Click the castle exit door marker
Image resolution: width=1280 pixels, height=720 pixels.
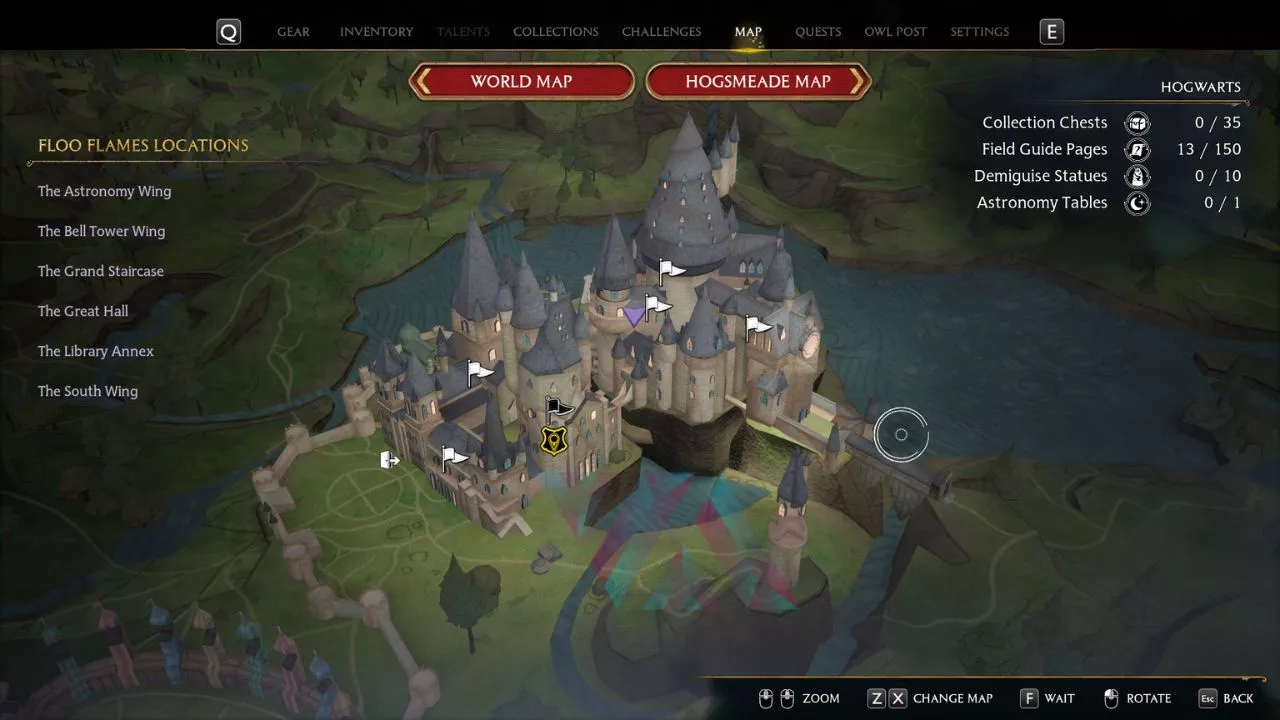pos(389,460)
